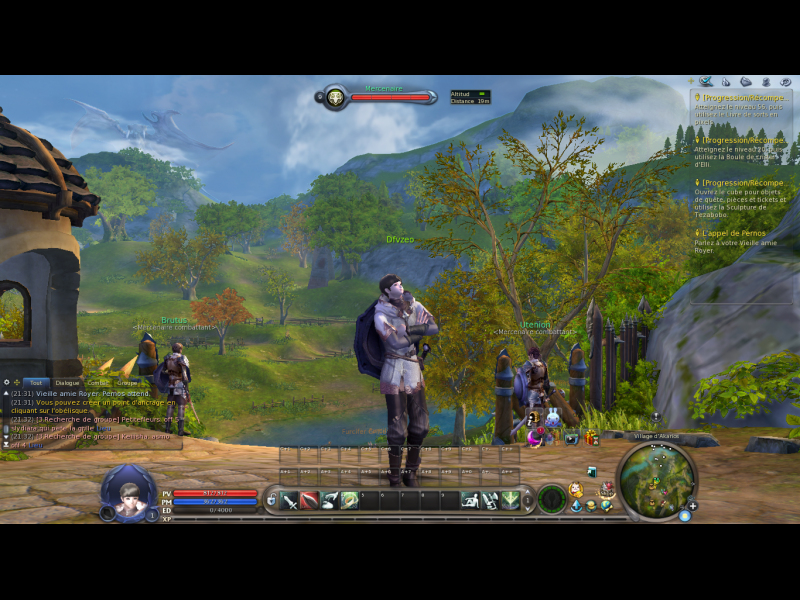The image size is (800, 600).
Task: Open the Groupe chat tab
Action: [x=127, y=382]
